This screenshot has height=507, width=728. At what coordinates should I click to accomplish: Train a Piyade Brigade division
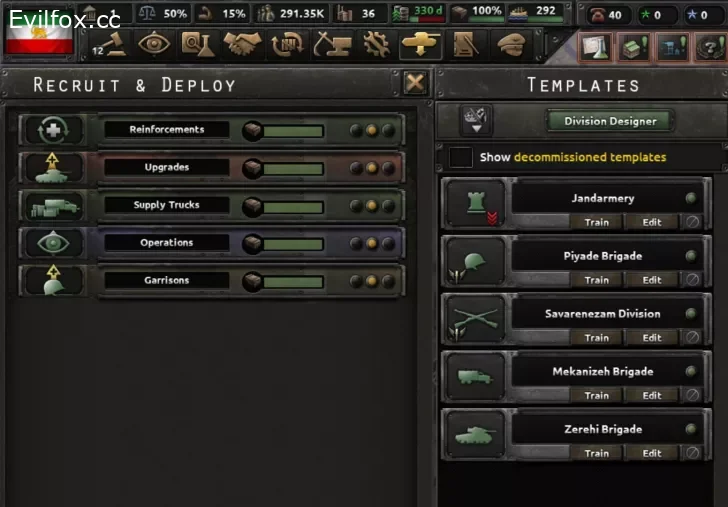(596, 280)
